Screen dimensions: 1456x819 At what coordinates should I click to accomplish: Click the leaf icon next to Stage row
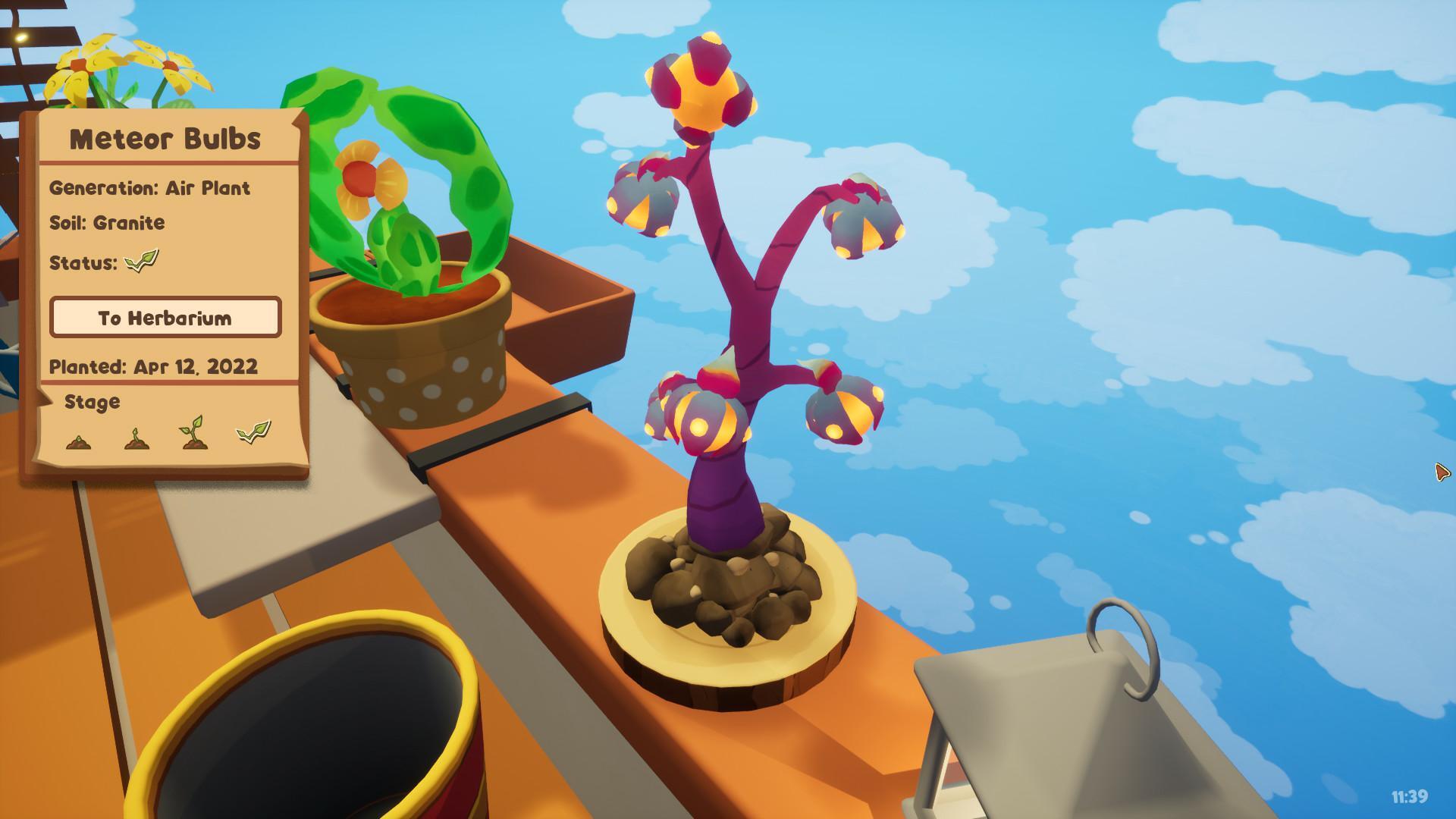coord(251,431)
